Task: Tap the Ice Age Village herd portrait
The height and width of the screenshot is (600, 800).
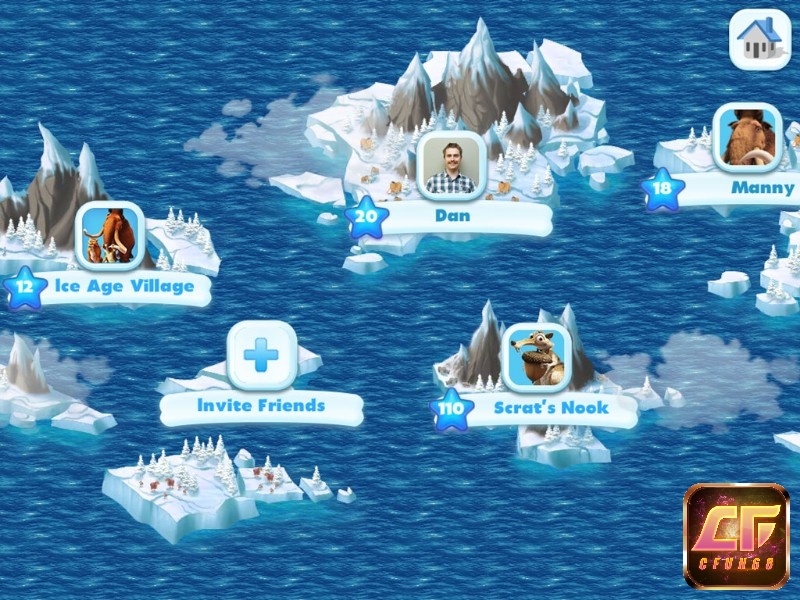Action: click(111, 236)
